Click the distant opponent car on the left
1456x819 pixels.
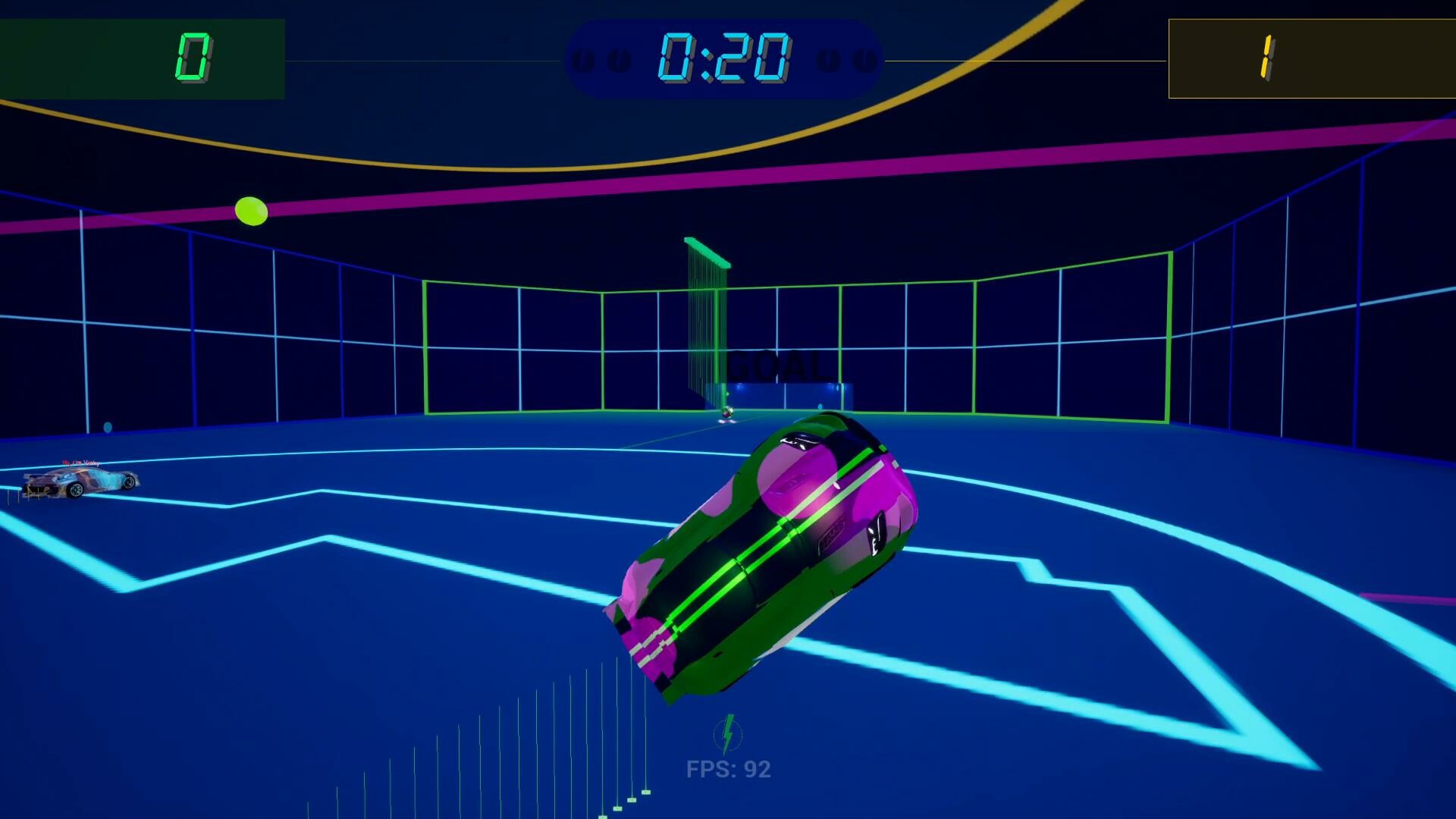click(x=80, y=485)
